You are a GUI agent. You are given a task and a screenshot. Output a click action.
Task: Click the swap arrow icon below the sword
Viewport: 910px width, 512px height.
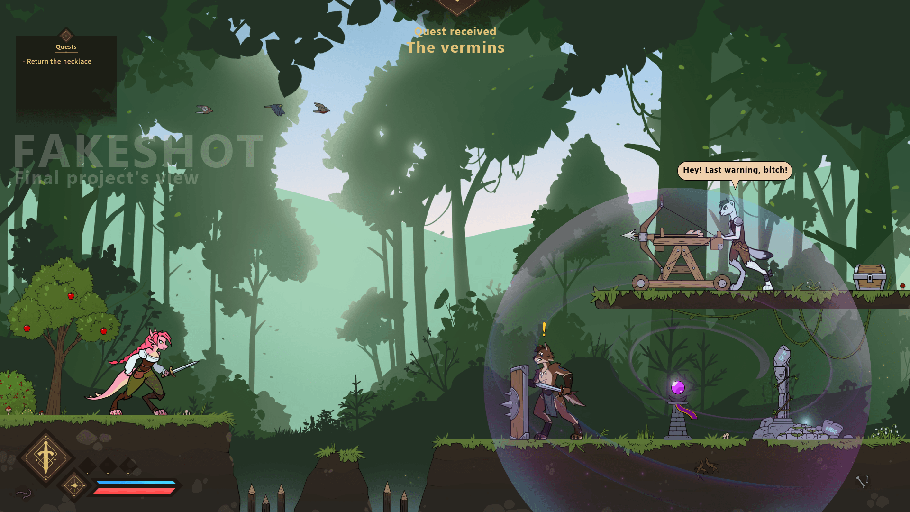tap(23, 492)
